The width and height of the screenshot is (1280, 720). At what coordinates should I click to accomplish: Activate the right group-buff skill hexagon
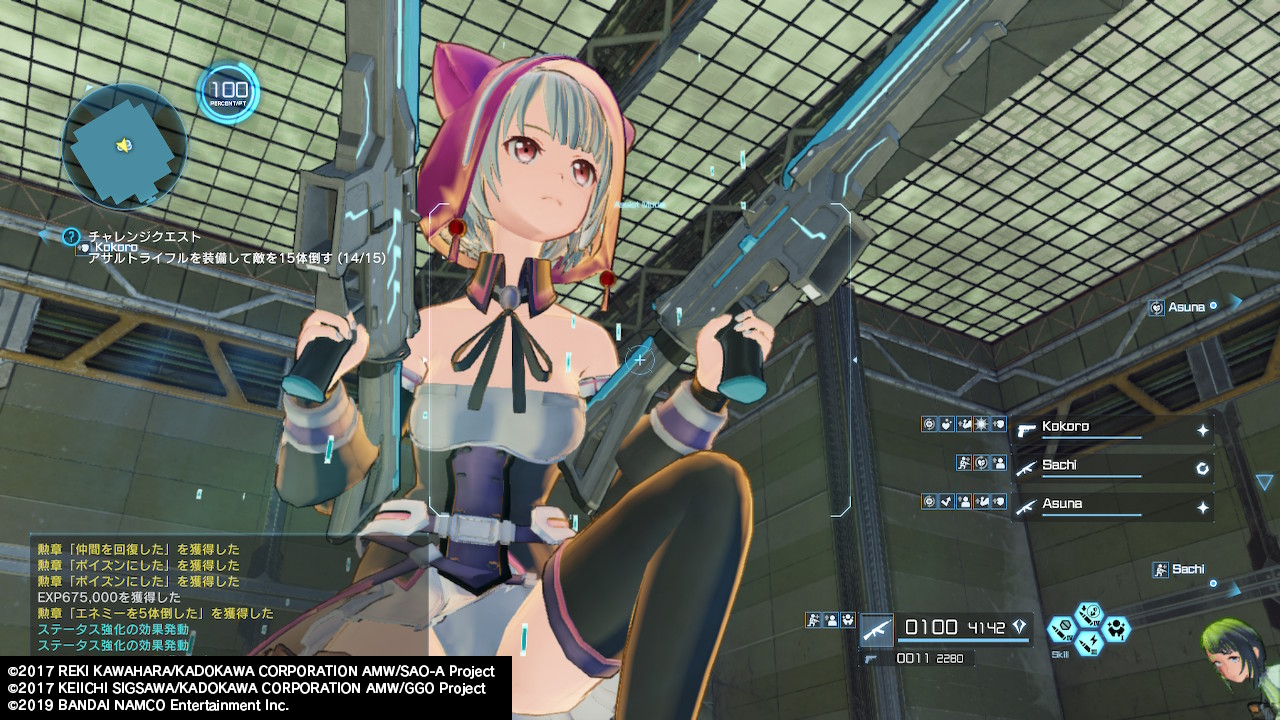click(x=1116, y=629)
